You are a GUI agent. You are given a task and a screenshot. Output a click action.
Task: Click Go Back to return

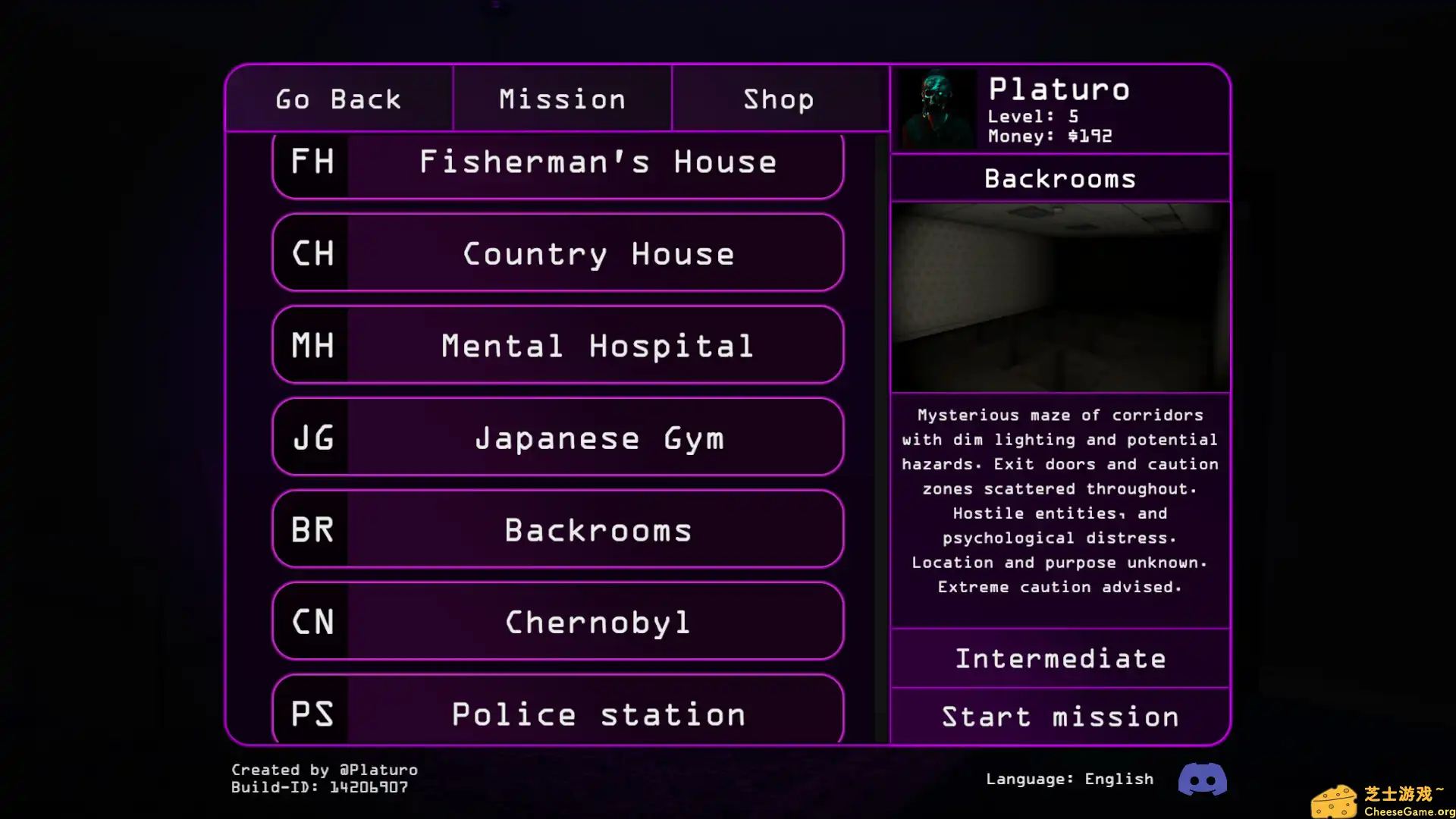337,99
